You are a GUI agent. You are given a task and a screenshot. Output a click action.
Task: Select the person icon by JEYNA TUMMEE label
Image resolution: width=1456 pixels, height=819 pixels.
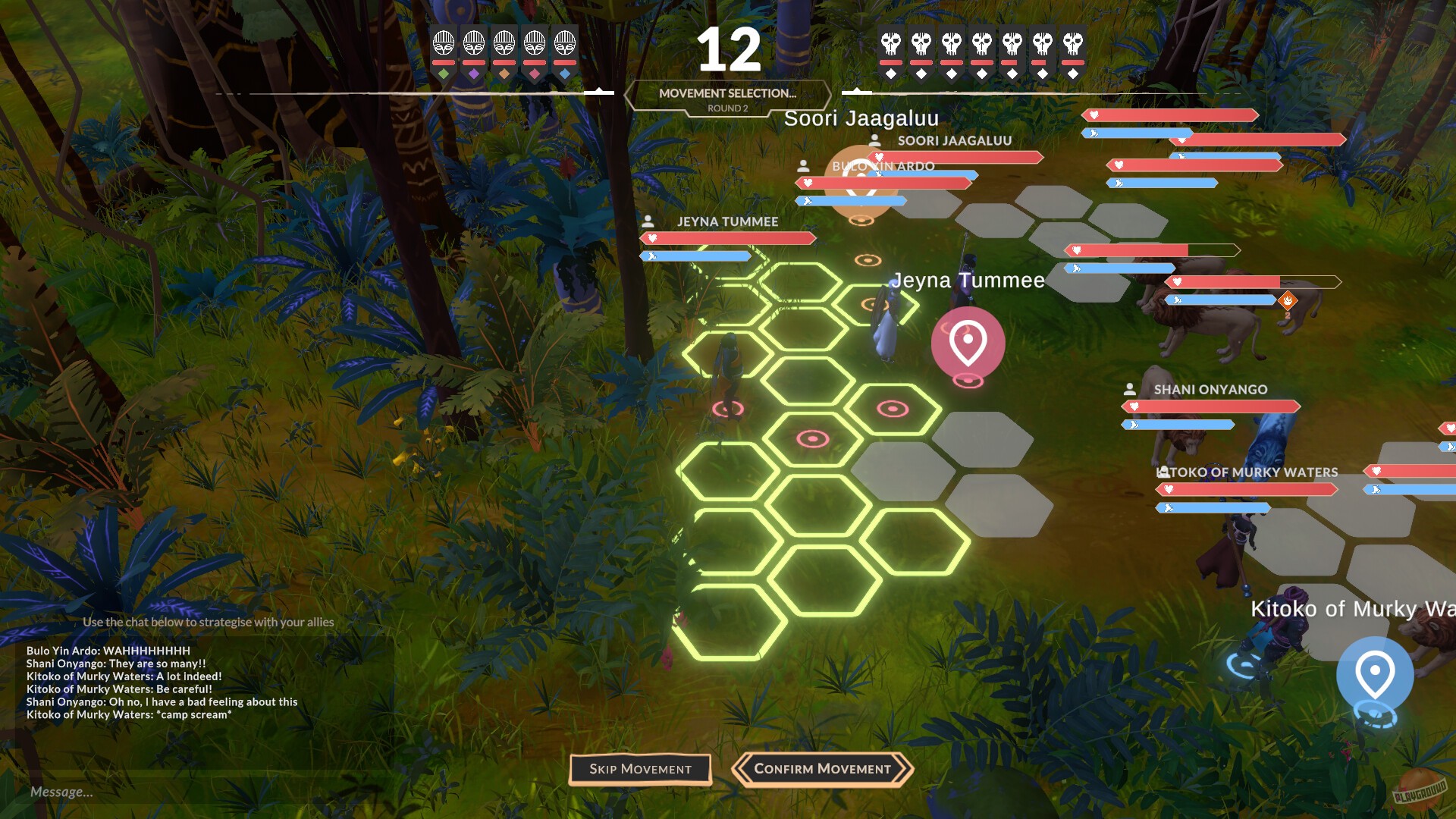pyautogui.click(x=648, y=222)
